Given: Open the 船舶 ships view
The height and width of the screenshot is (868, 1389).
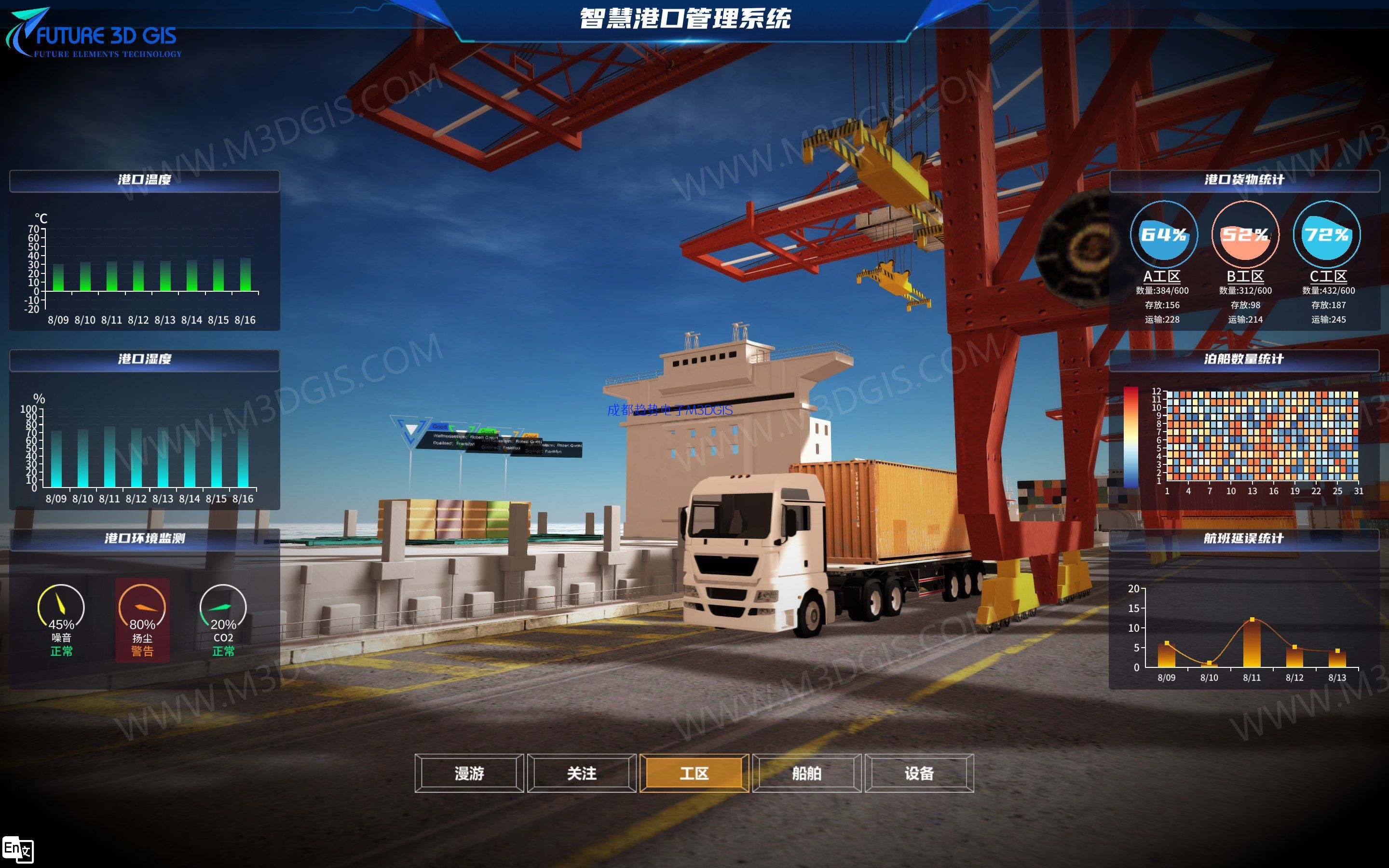Looking at the screenshot, I should pyautogui.click(x=806, y=773).
